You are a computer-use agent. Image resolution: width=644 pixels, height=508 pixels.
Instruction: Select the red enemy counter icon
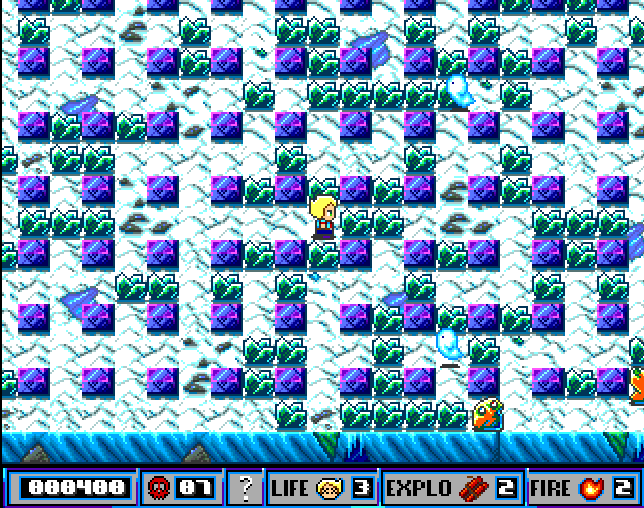(158, 488)
